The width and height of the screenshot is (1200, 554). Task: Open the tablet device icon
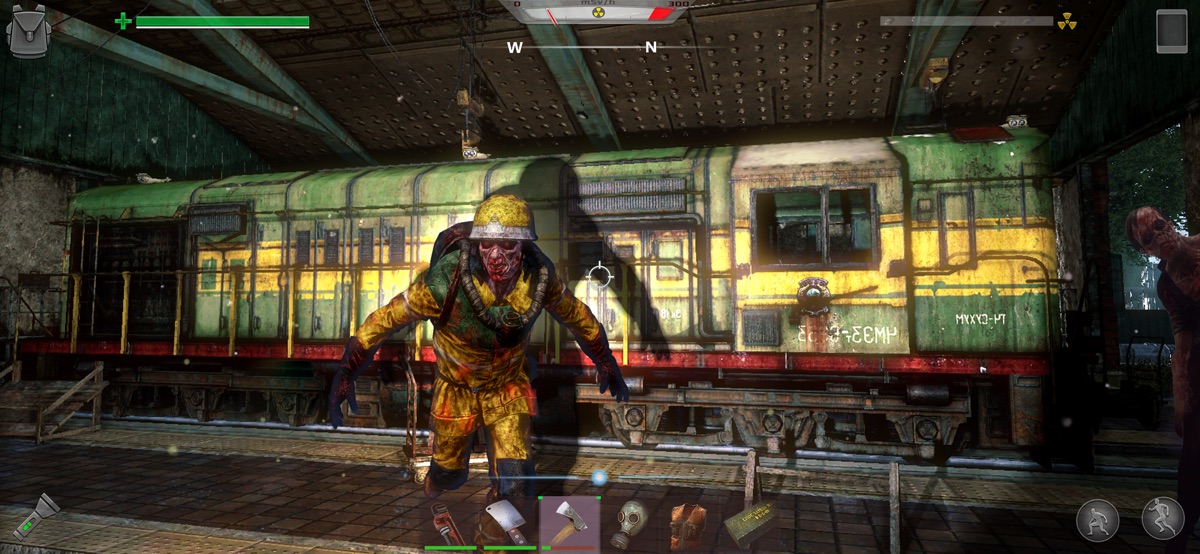tap(1171, 30)
